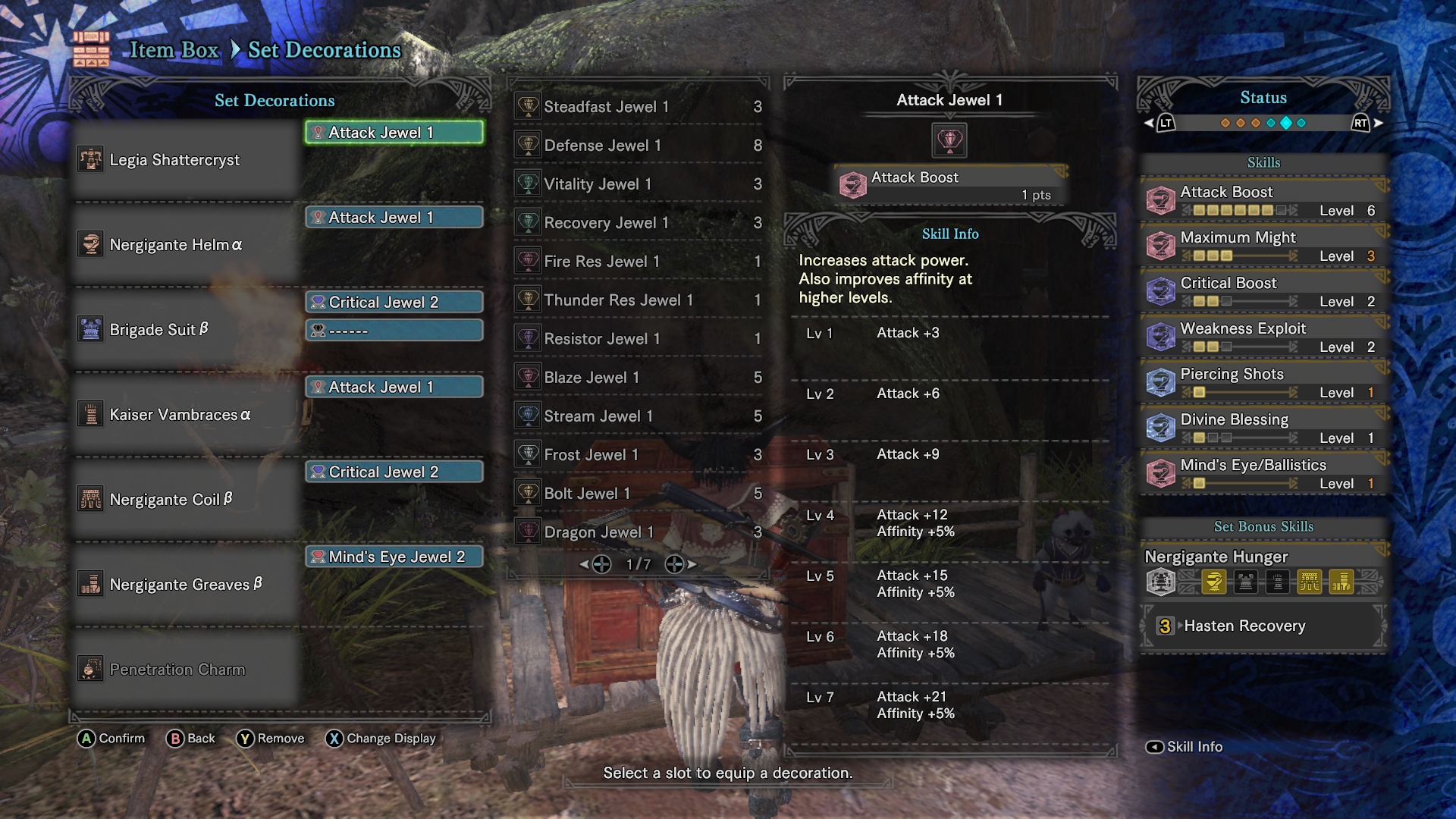This screenshot has height=819, width=1456.
Task: Click the Attack Jewel 1 pink gem preview
Action: 949,139
